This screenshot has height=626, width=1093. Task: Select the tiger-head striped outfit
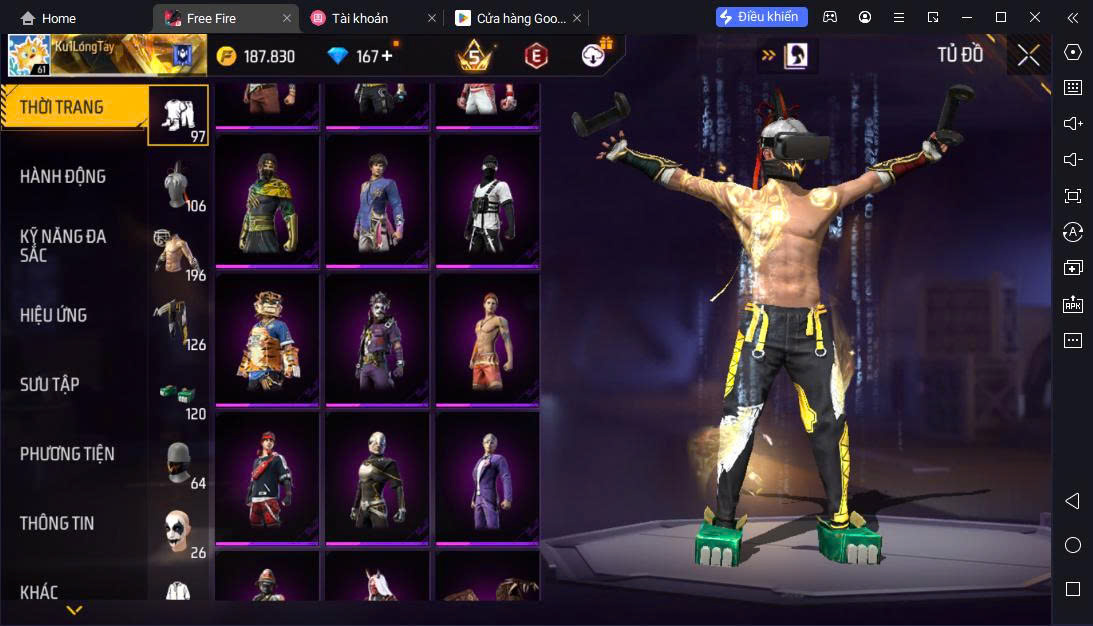(x=267, y=339)
